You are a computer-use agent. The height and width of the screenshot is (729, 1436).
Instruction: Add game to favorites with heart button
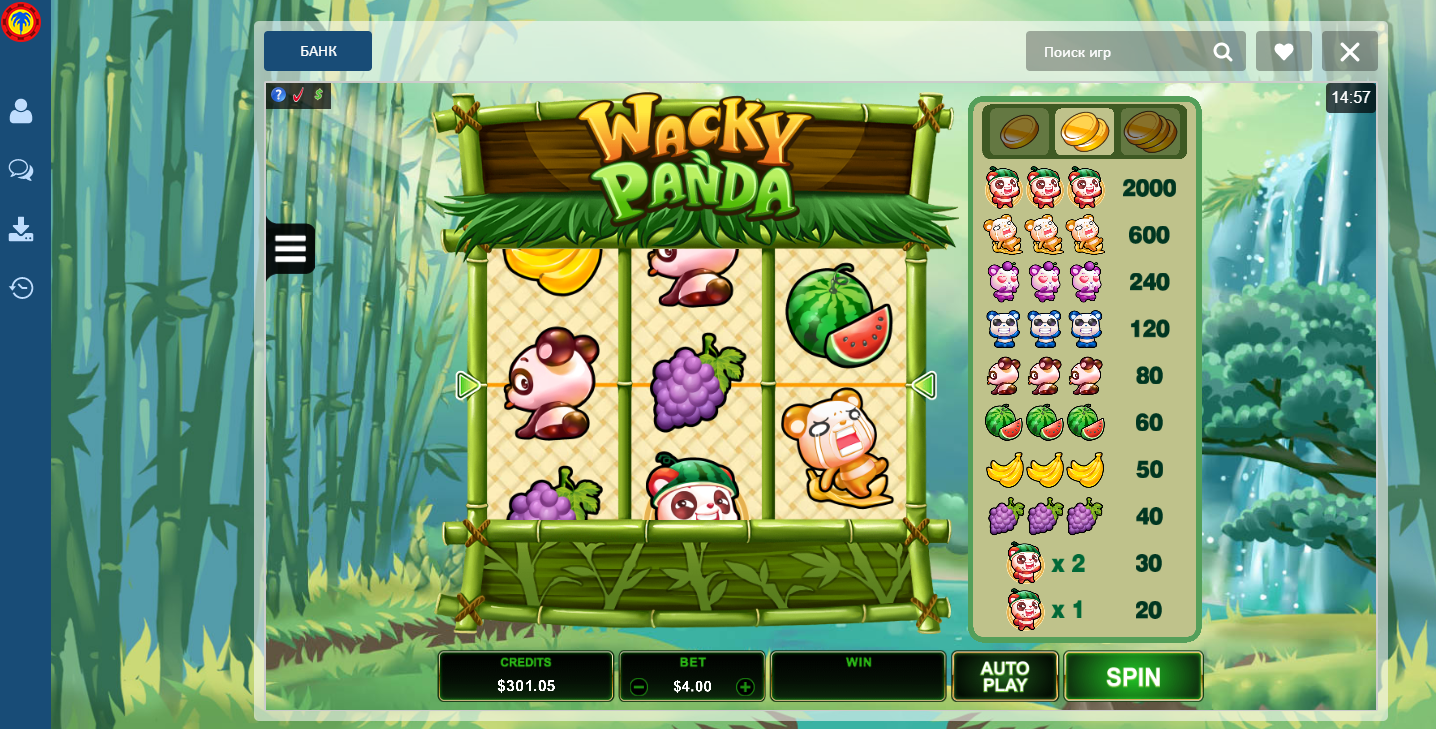click(x=1284, y=52)
